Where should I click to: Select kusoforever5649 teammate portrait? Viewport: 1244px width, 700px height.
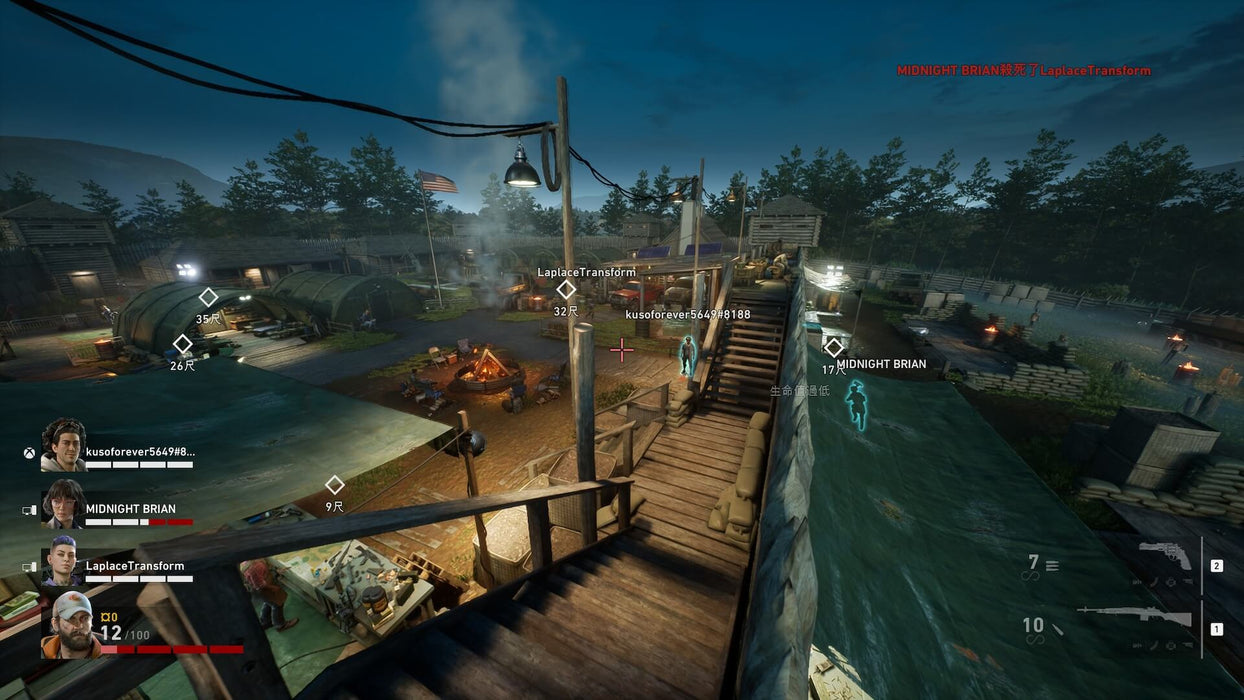64,445
